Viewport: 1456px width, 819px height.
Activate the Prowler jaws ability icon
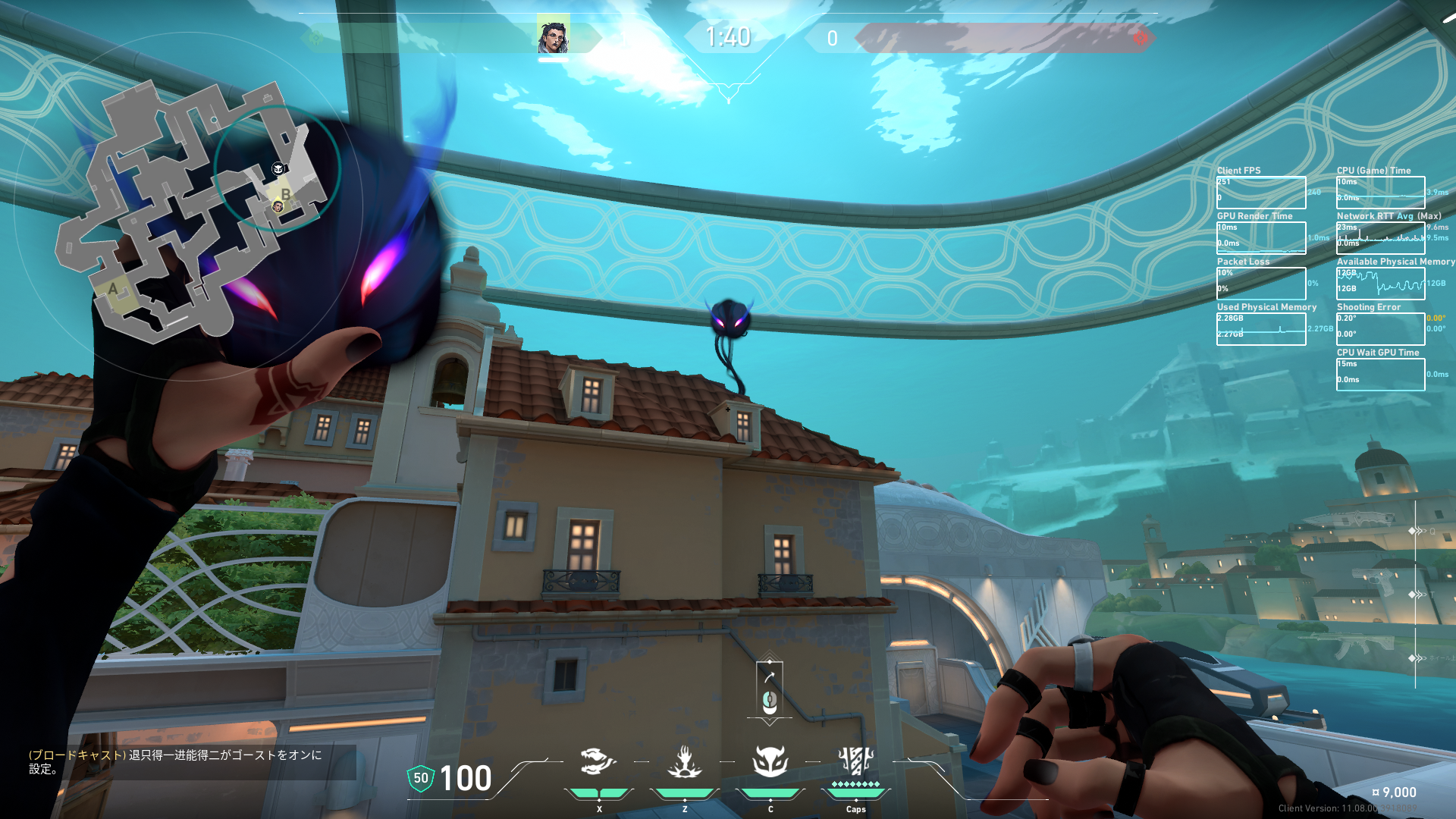598,761
